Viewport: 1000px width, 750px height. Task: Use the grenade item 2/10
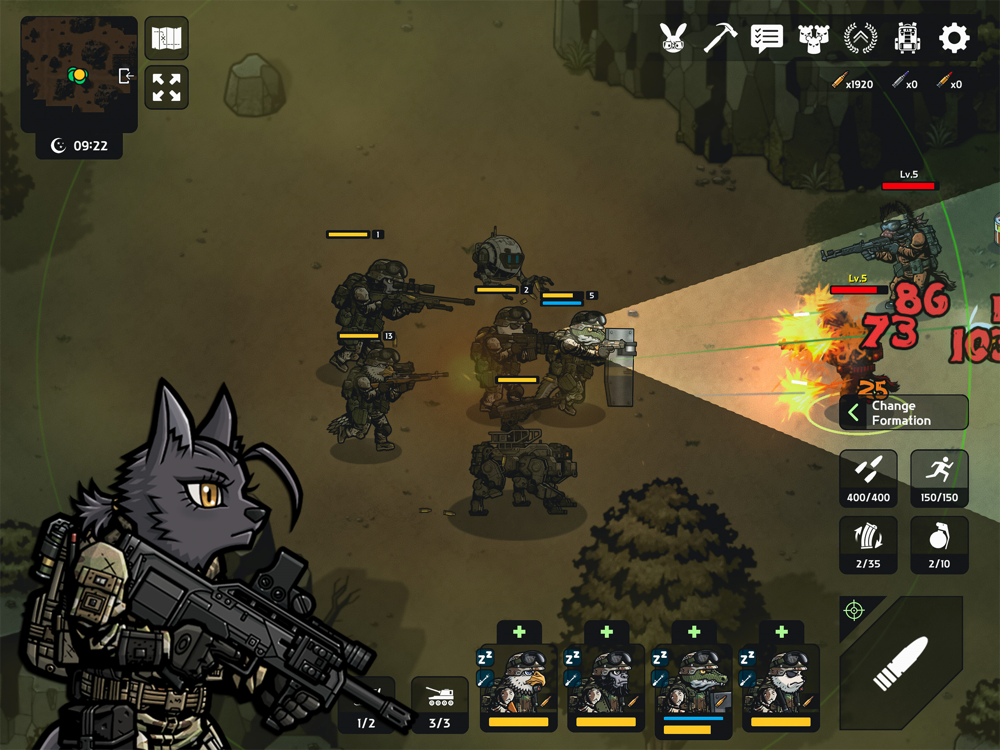(x=939, y=545)
